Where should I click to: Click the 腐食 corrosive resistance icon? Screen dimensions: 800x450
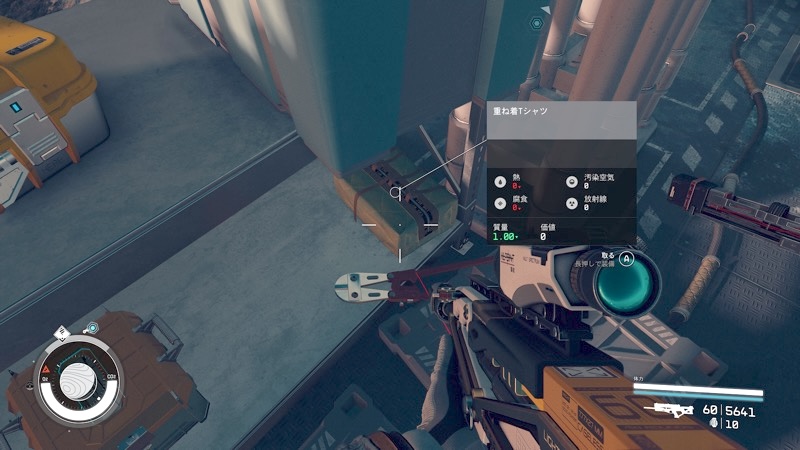pyautogui.click(x=500, y=202)
